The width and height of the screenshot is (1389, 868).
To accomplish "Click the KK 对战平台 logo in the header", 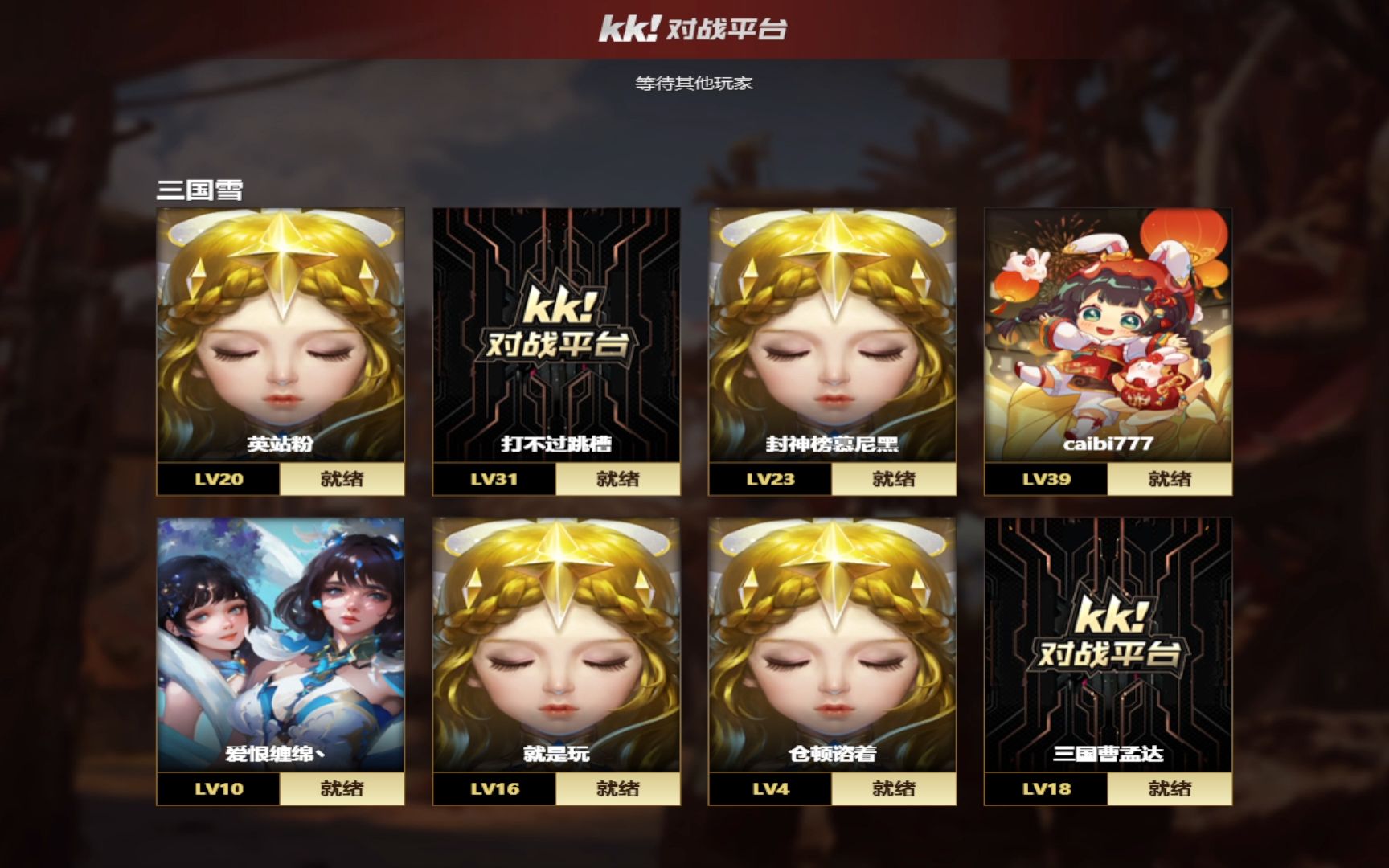I will pyautogui.click(x=693, y=29).
